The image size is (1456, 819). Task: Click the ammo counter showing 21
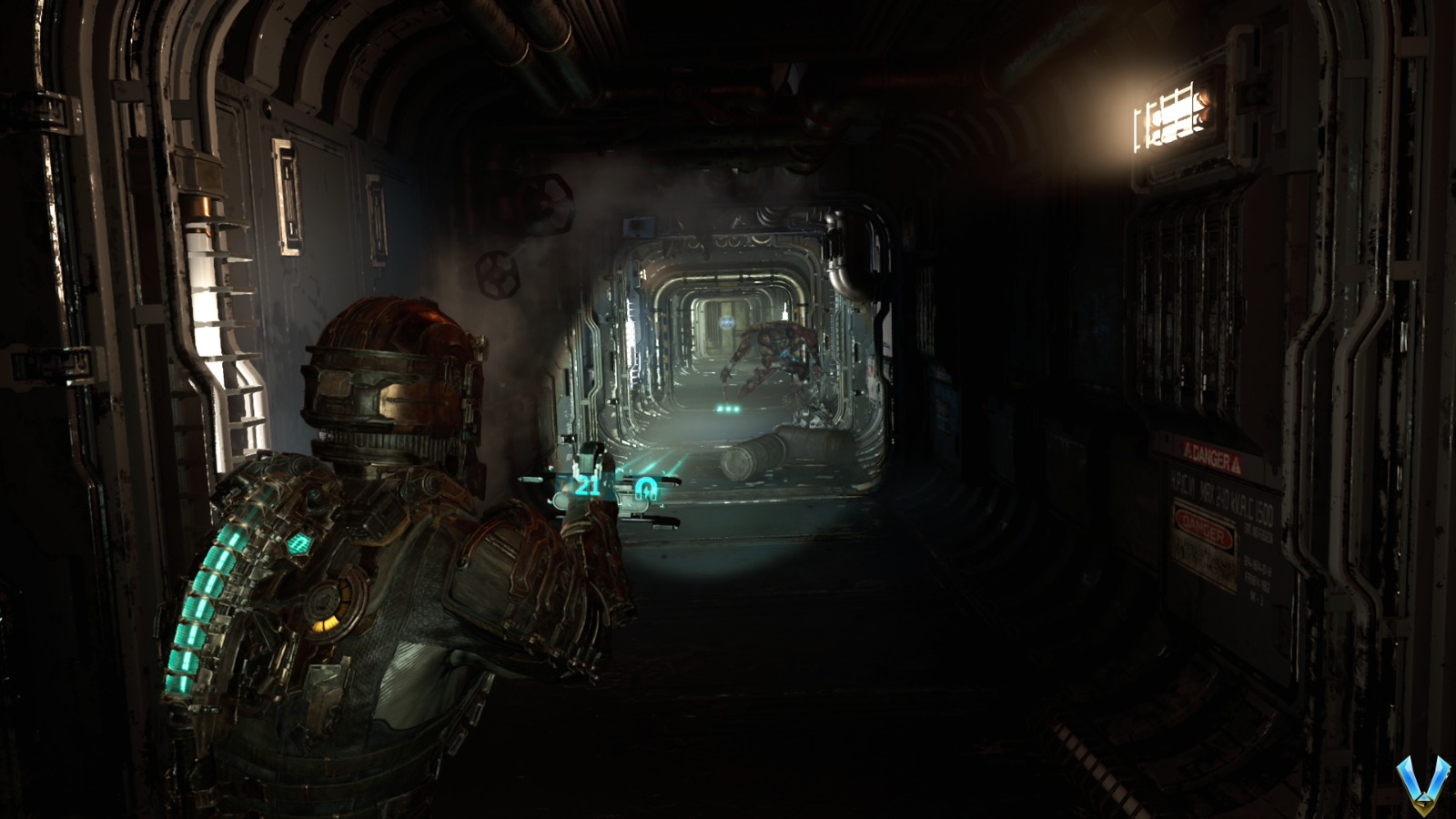pyautogui.click(x=587, y=485)
